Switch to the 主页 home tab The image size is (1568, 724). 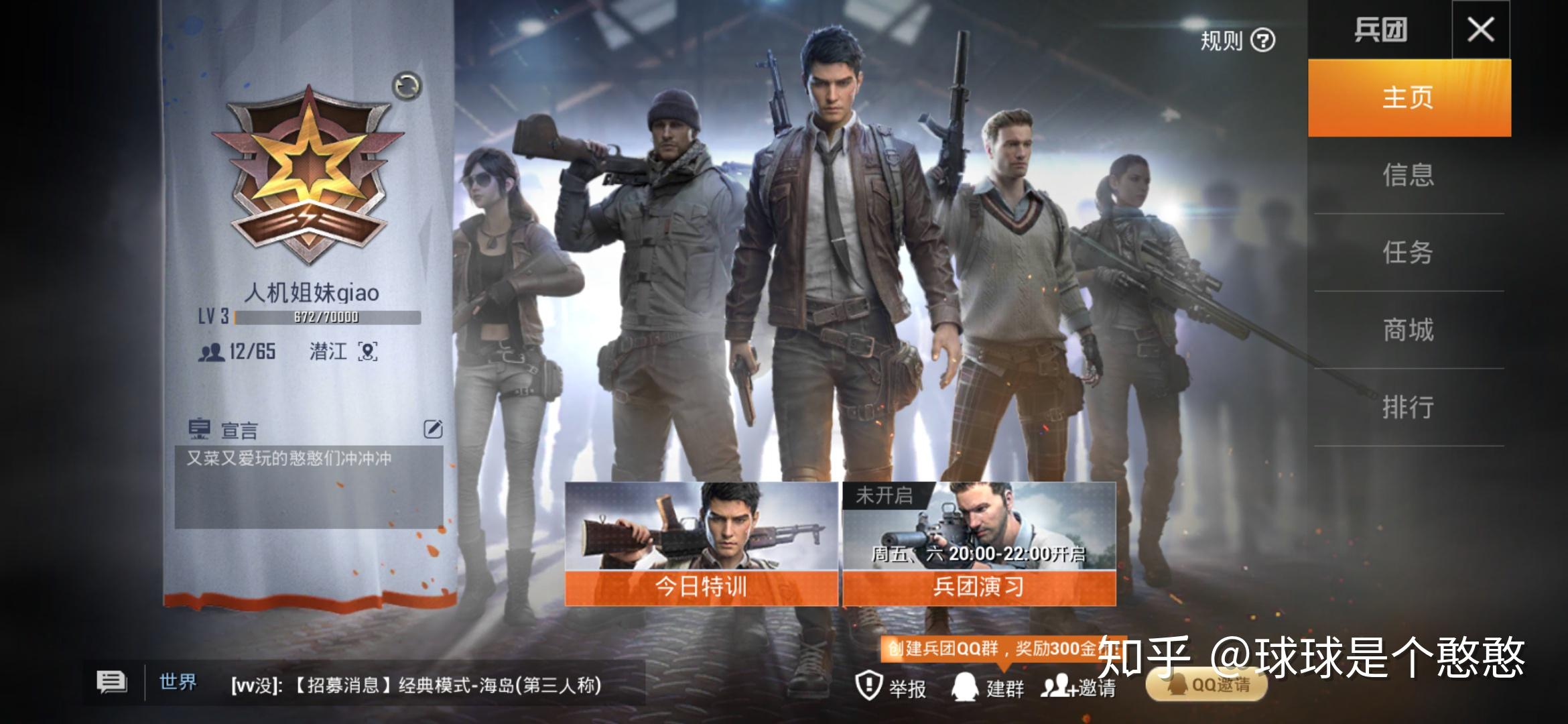click(x=1409, y=98)
